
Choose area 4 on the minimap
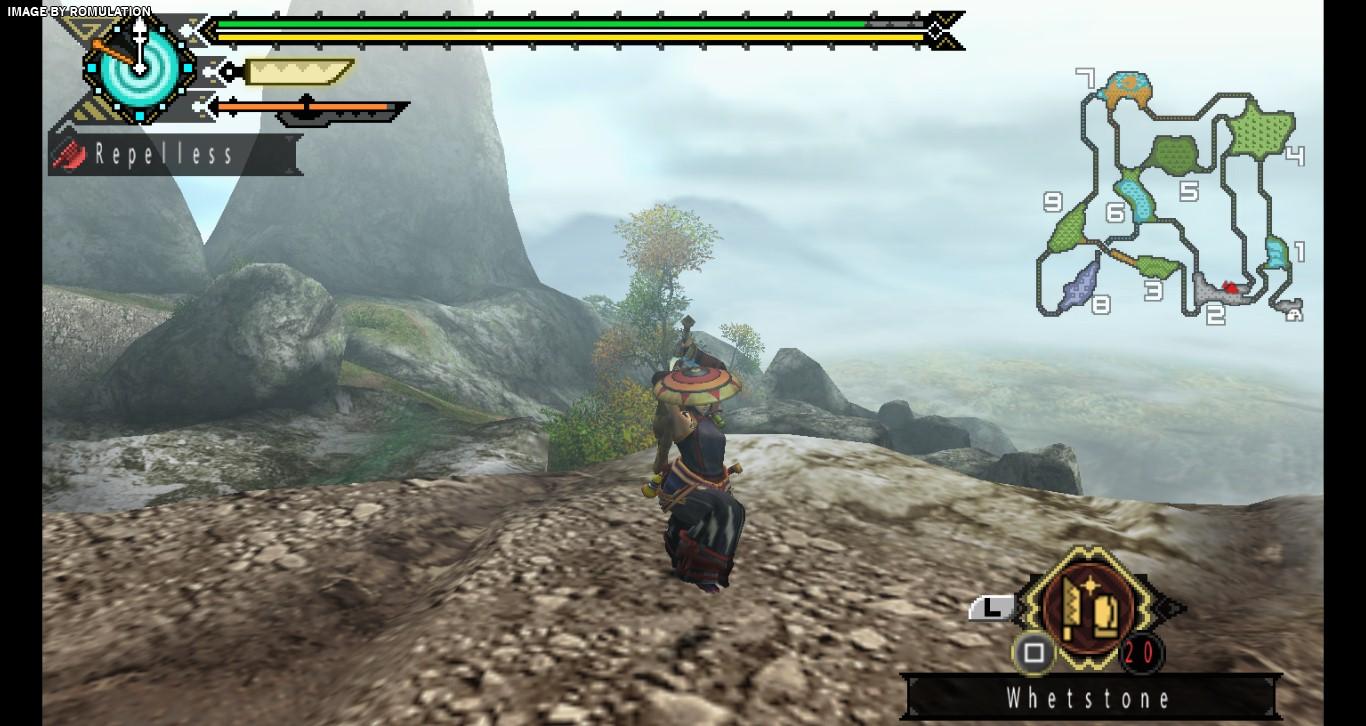[1262, 131]
